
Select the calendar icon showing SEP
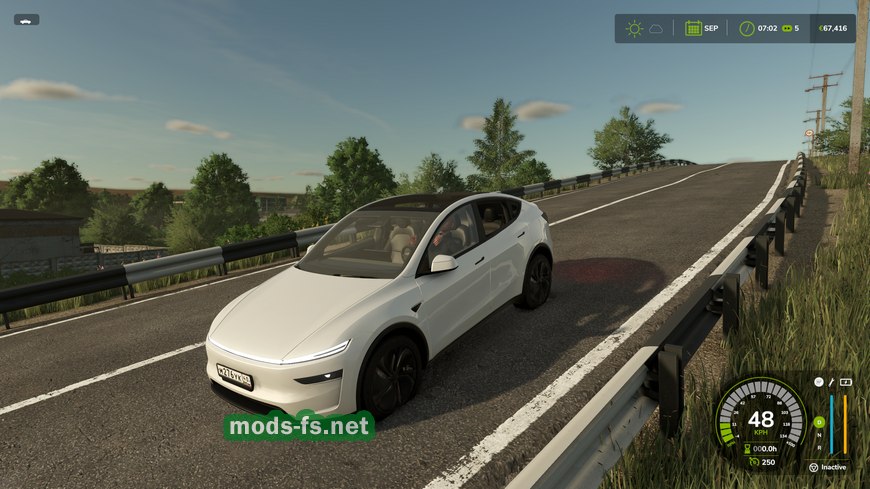(693, 28)
